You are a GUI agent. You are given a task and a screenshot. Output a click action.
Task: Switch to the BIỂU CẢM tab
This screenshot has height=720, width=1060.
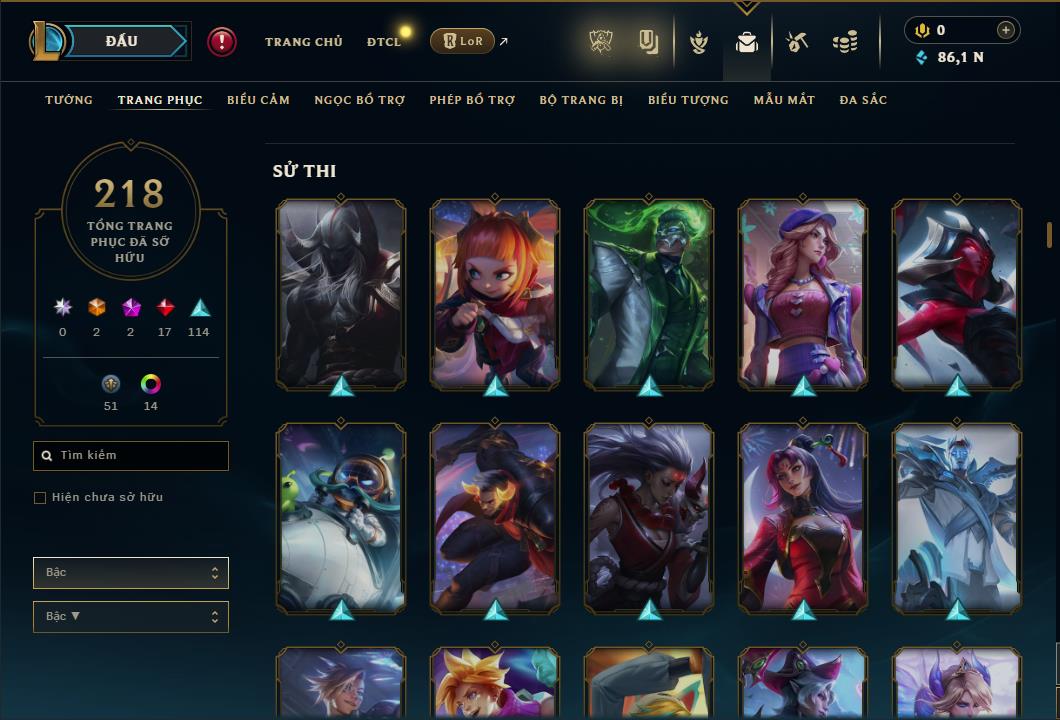point(258,100)
